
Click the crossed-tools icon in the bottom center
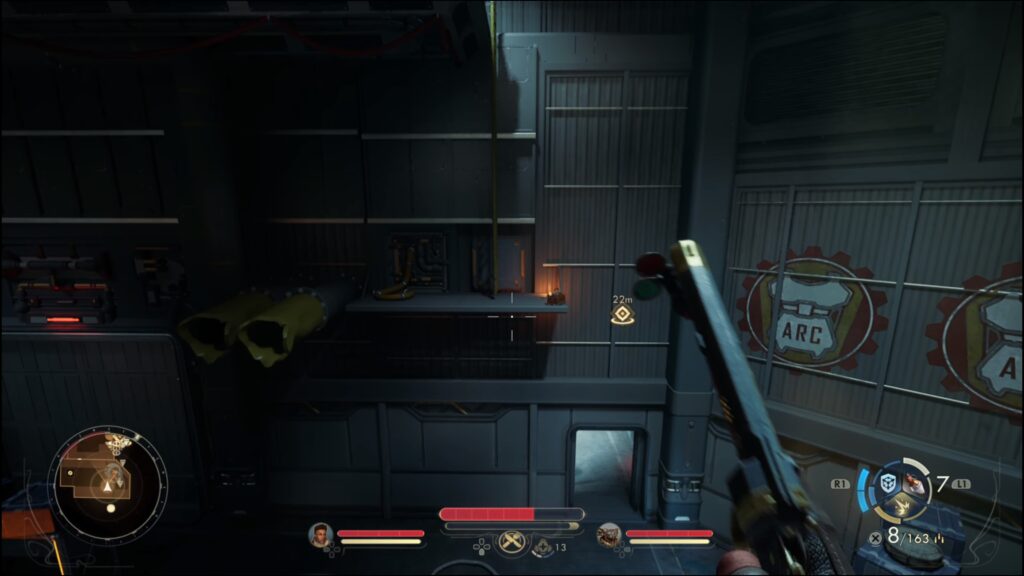513,541
